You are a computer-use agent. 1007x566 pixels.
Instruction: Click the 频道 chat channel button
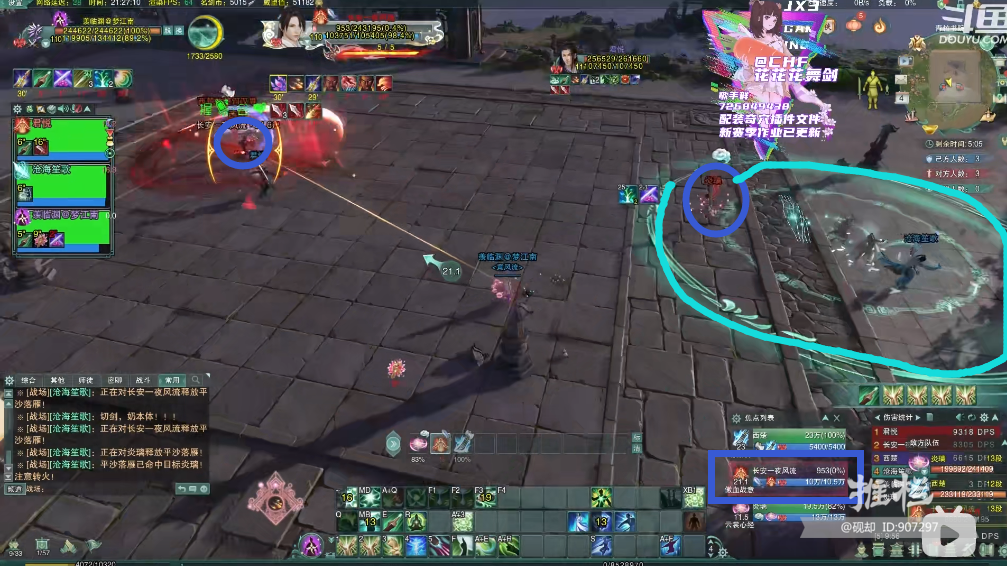pyautogui.click(x=14, y=490)
